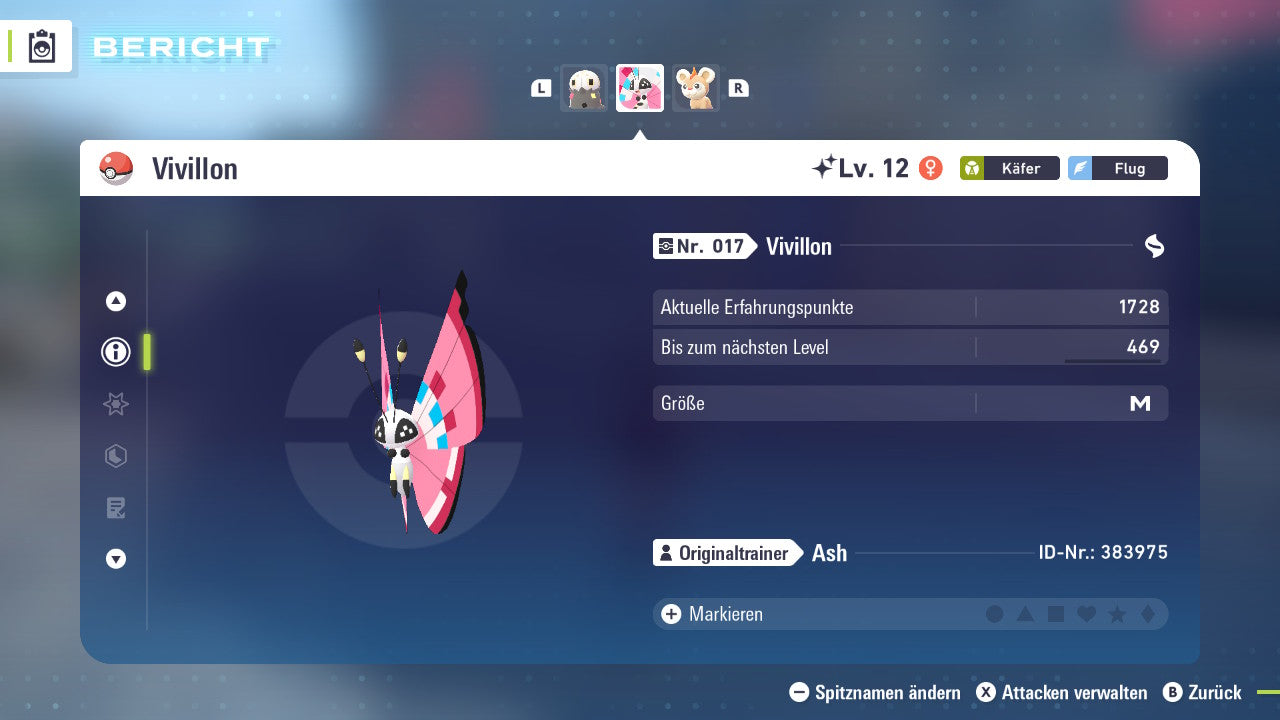Select the Käfer type badge

1009,168
